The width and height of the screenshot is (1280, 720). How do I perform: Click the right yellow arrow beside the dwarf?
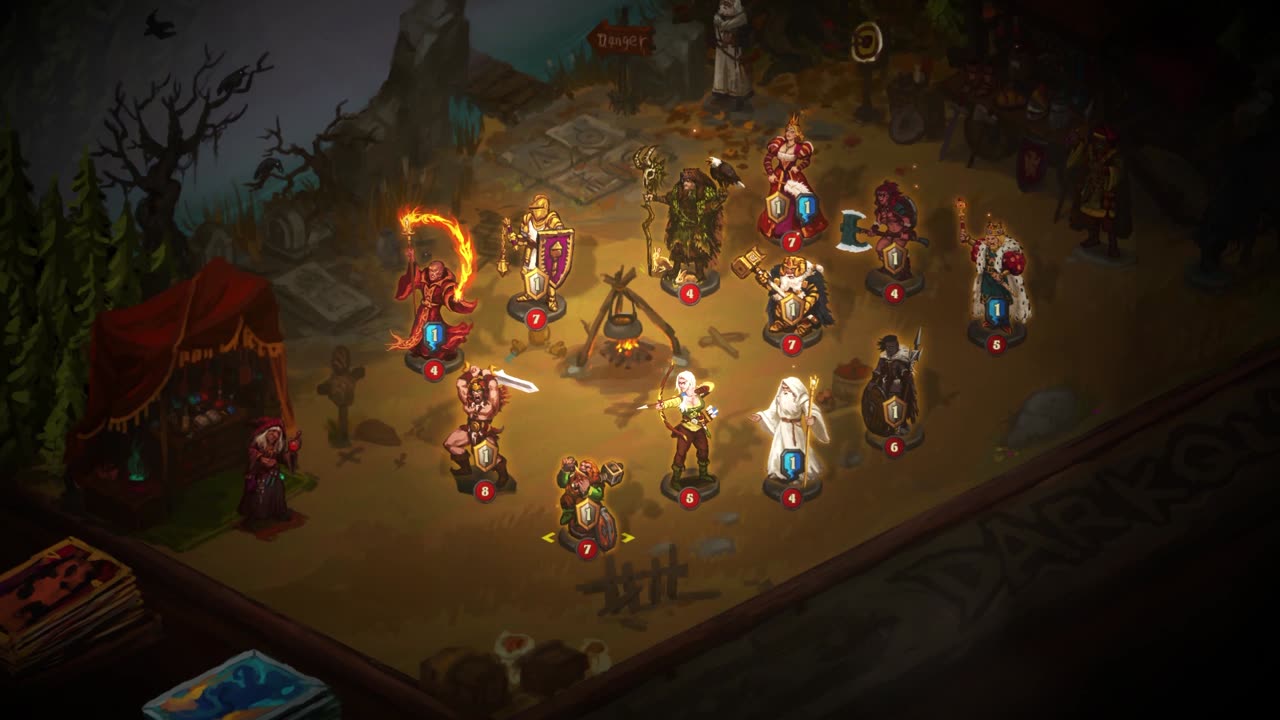tap(628, 538)
